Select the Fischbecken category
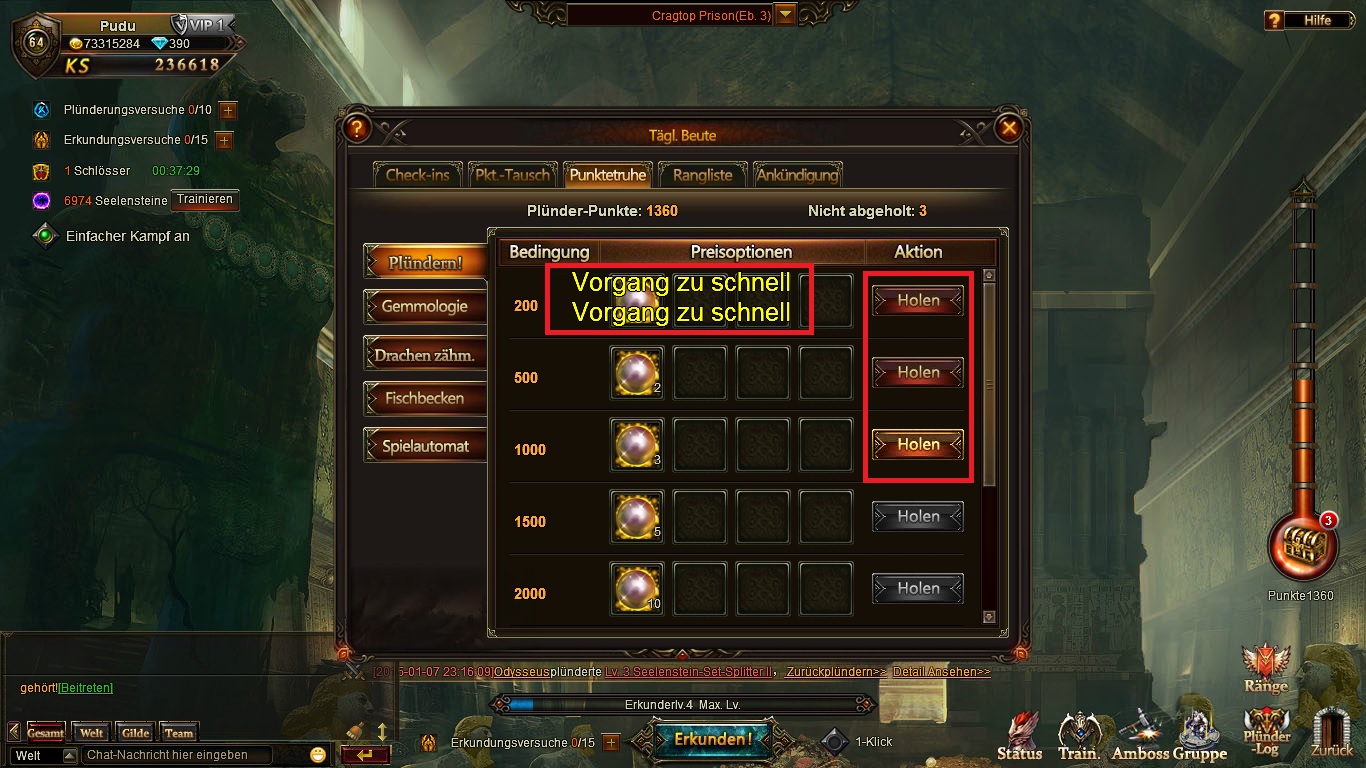 pos(424,398)
